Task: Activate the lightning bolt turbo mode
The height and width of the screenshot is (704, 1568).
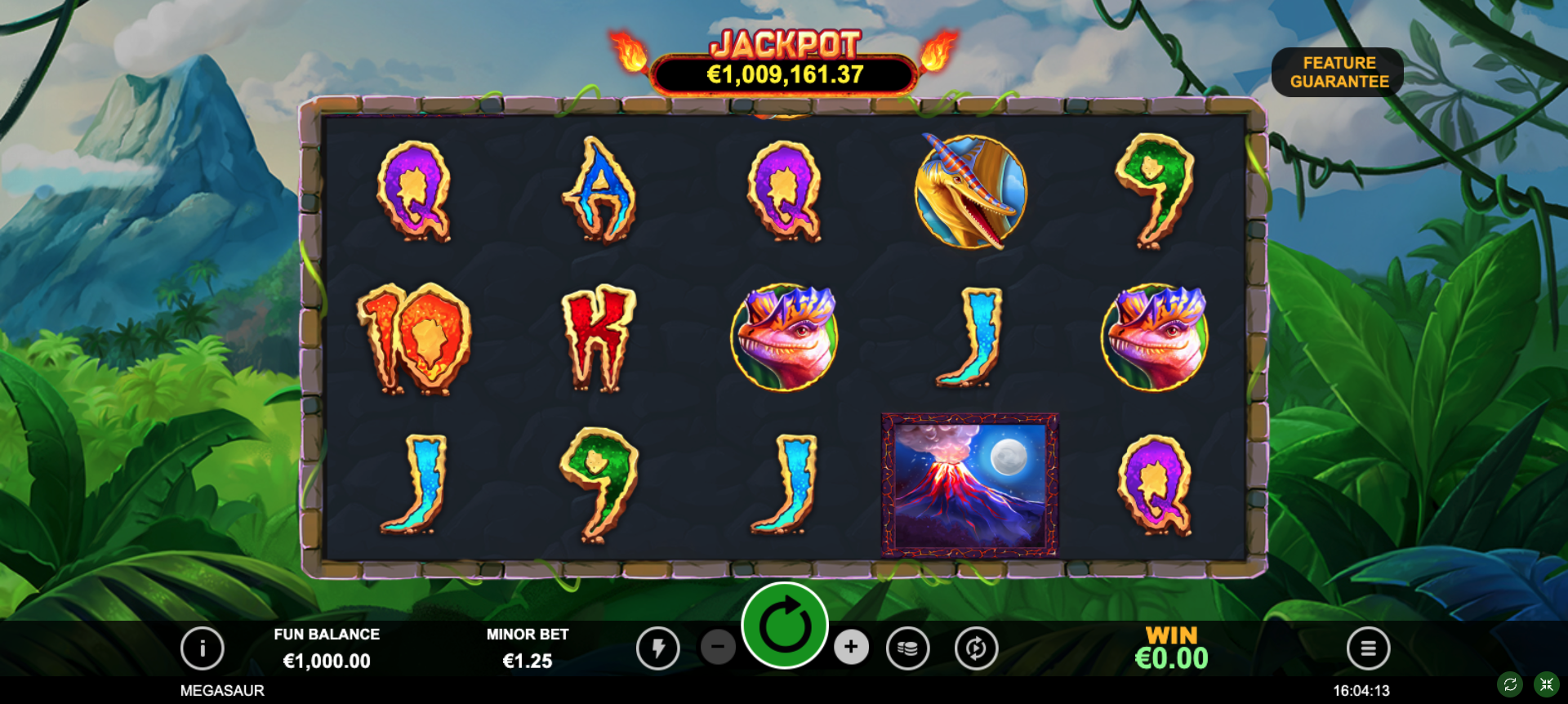Action: (x=657, y=648)
